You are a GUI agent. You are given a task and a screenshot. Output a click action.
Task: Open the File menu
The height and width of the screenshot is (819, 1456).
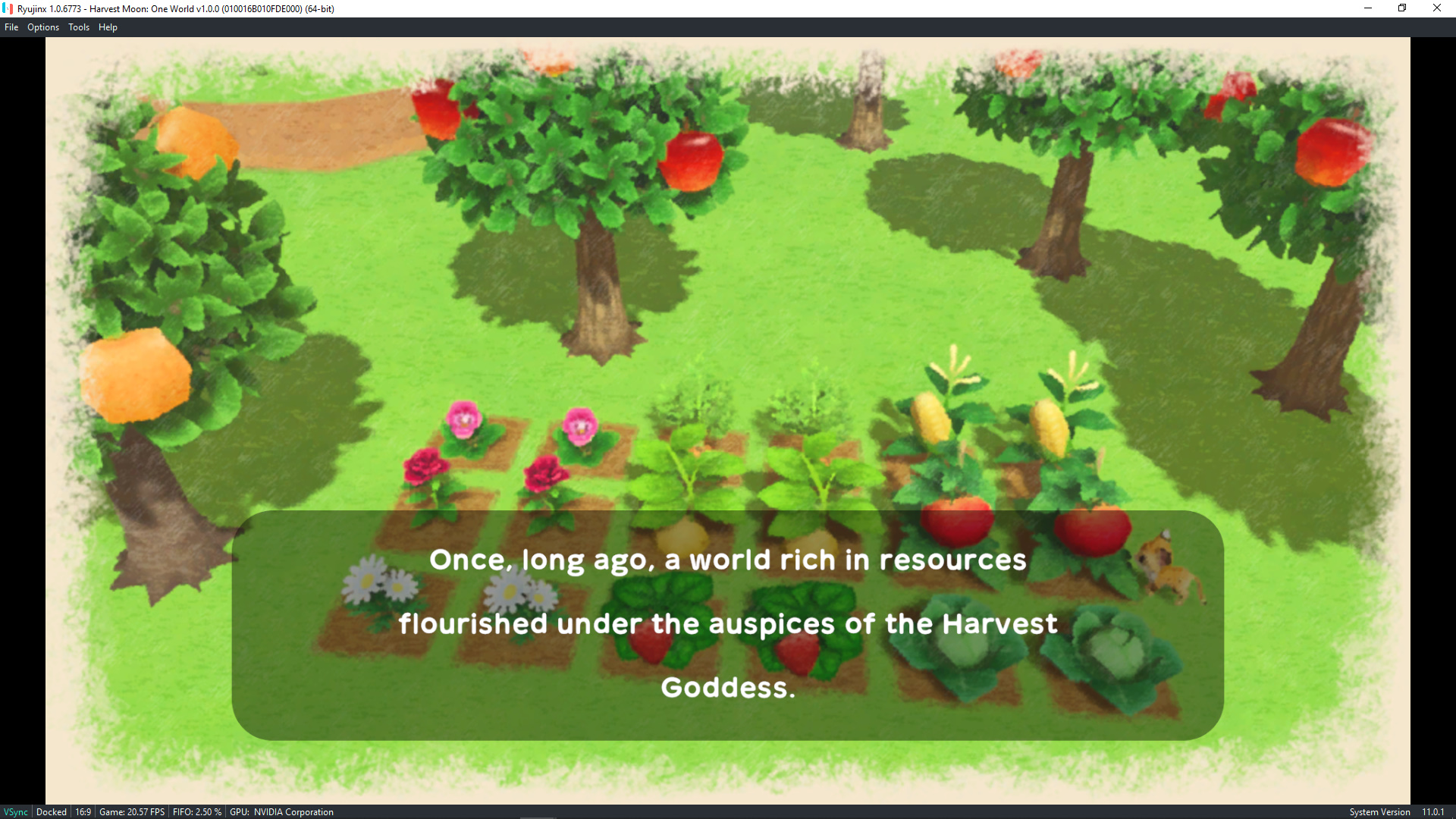pos(11,27)
